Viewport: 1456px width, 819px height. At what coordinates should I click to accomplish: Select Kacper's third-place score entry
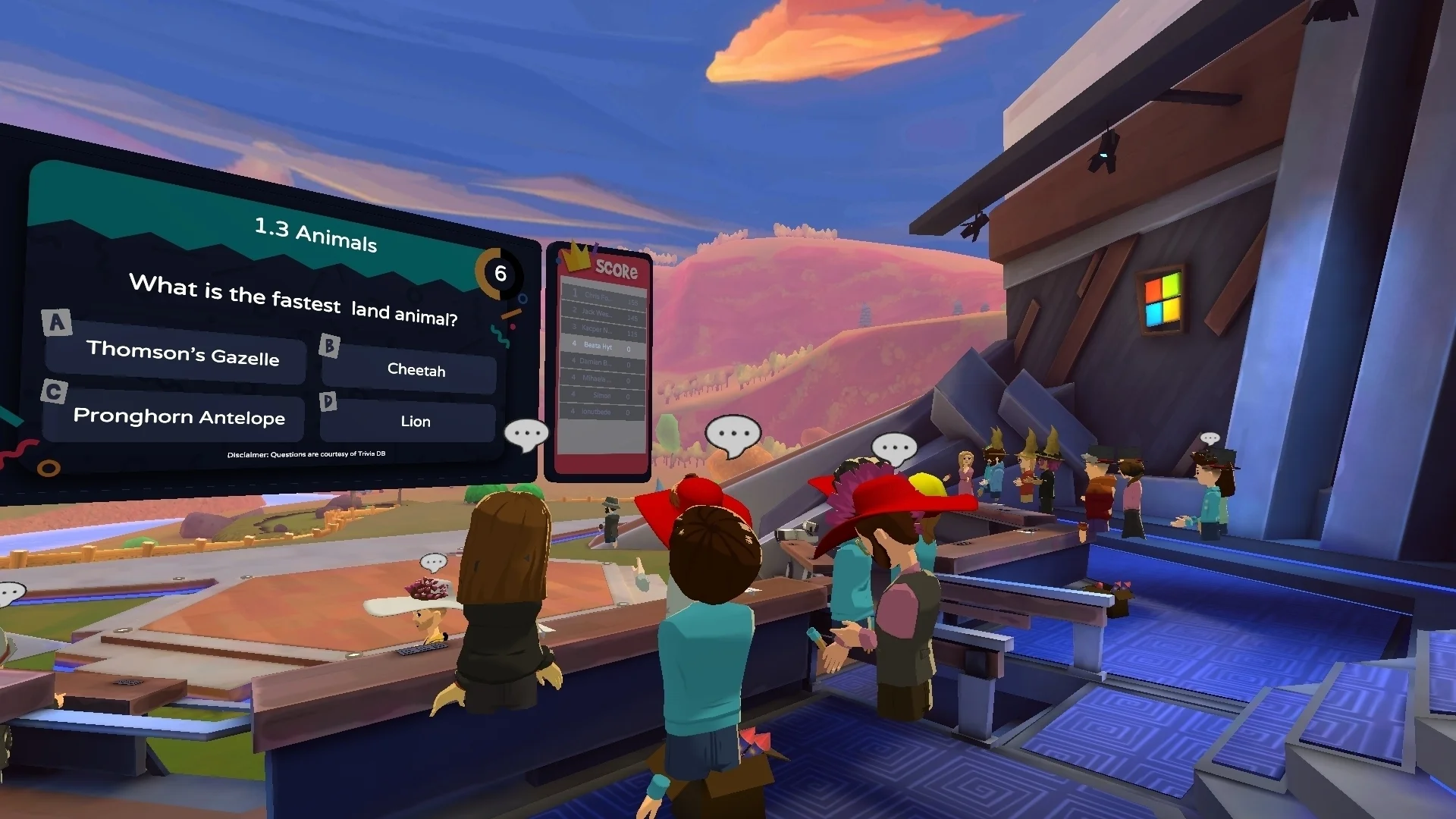(603, 328)
